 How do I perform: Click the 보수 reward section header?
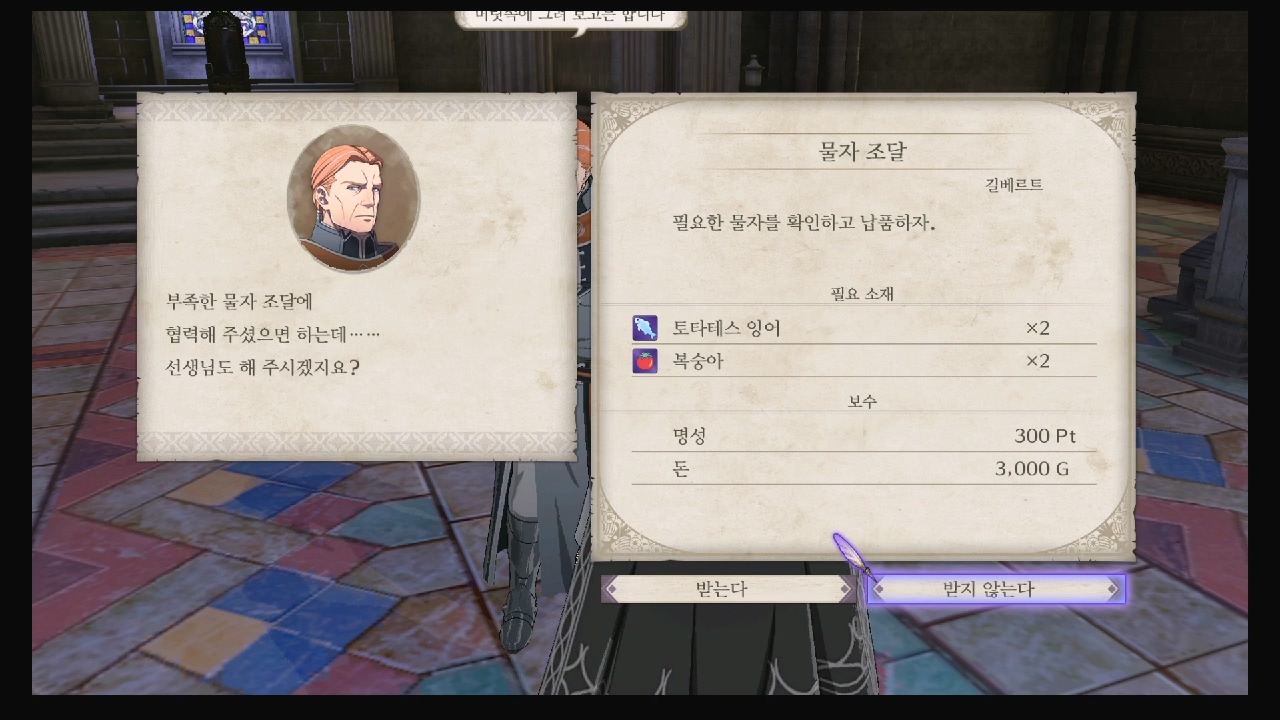pyautogui.click(x=861, y=399)
